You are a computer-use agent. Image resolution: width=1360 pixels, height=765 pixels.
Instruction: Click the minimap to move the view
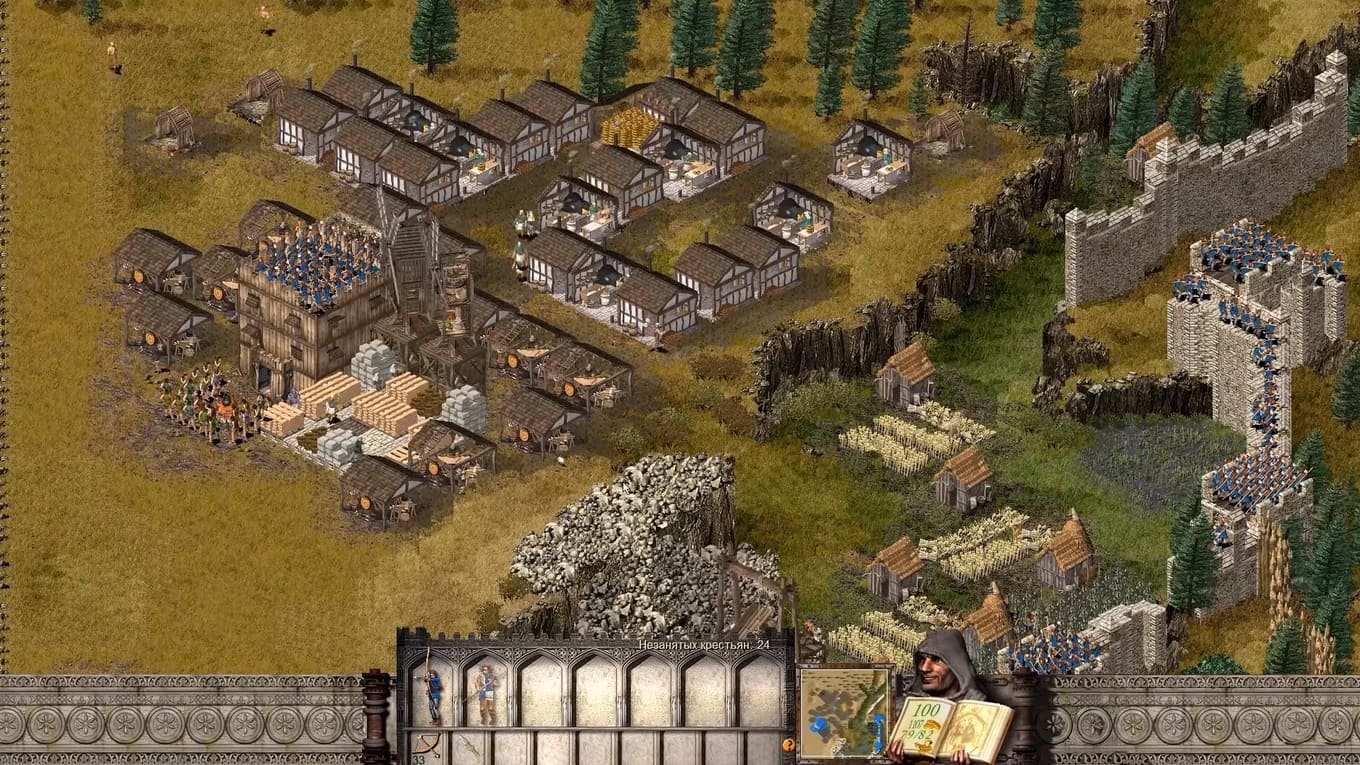[x=844, y=712]
